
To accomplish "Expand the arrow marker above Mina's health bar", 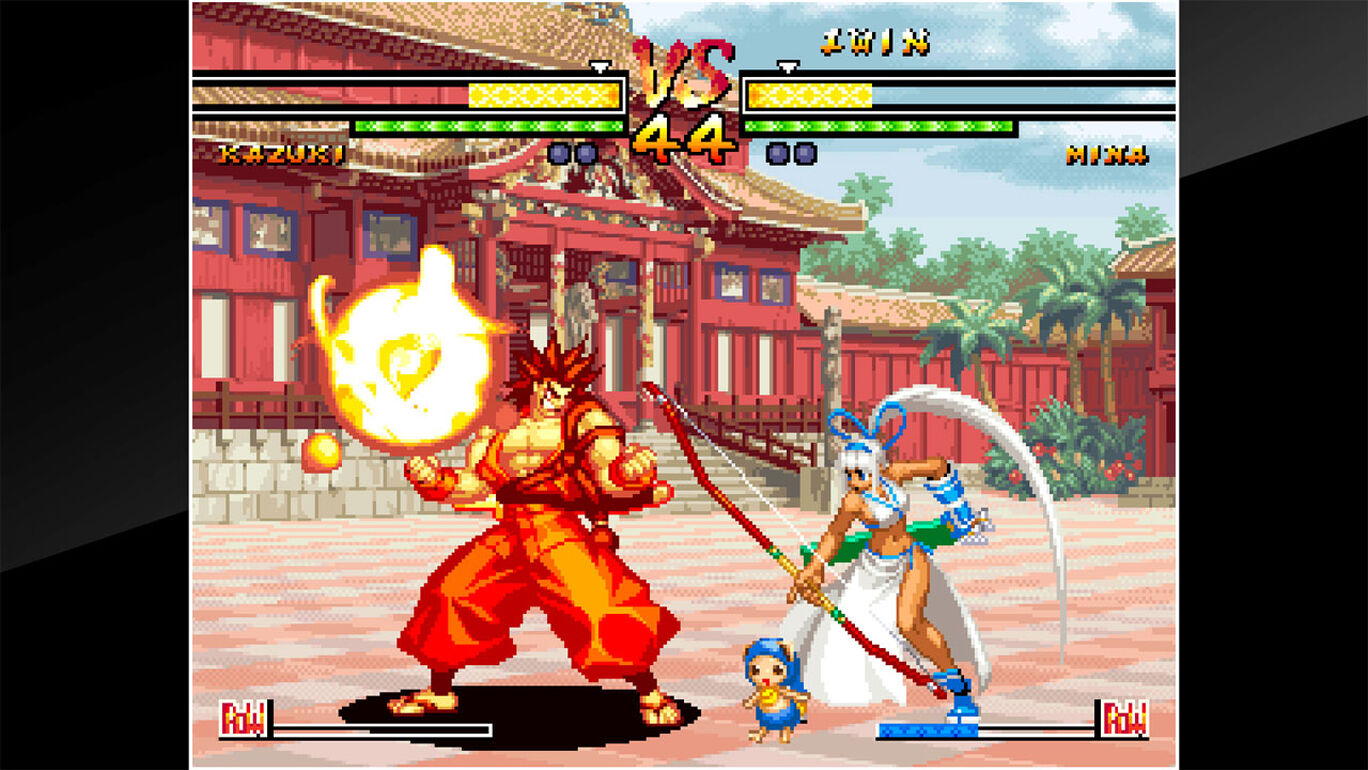I will (x=787, y=70).
